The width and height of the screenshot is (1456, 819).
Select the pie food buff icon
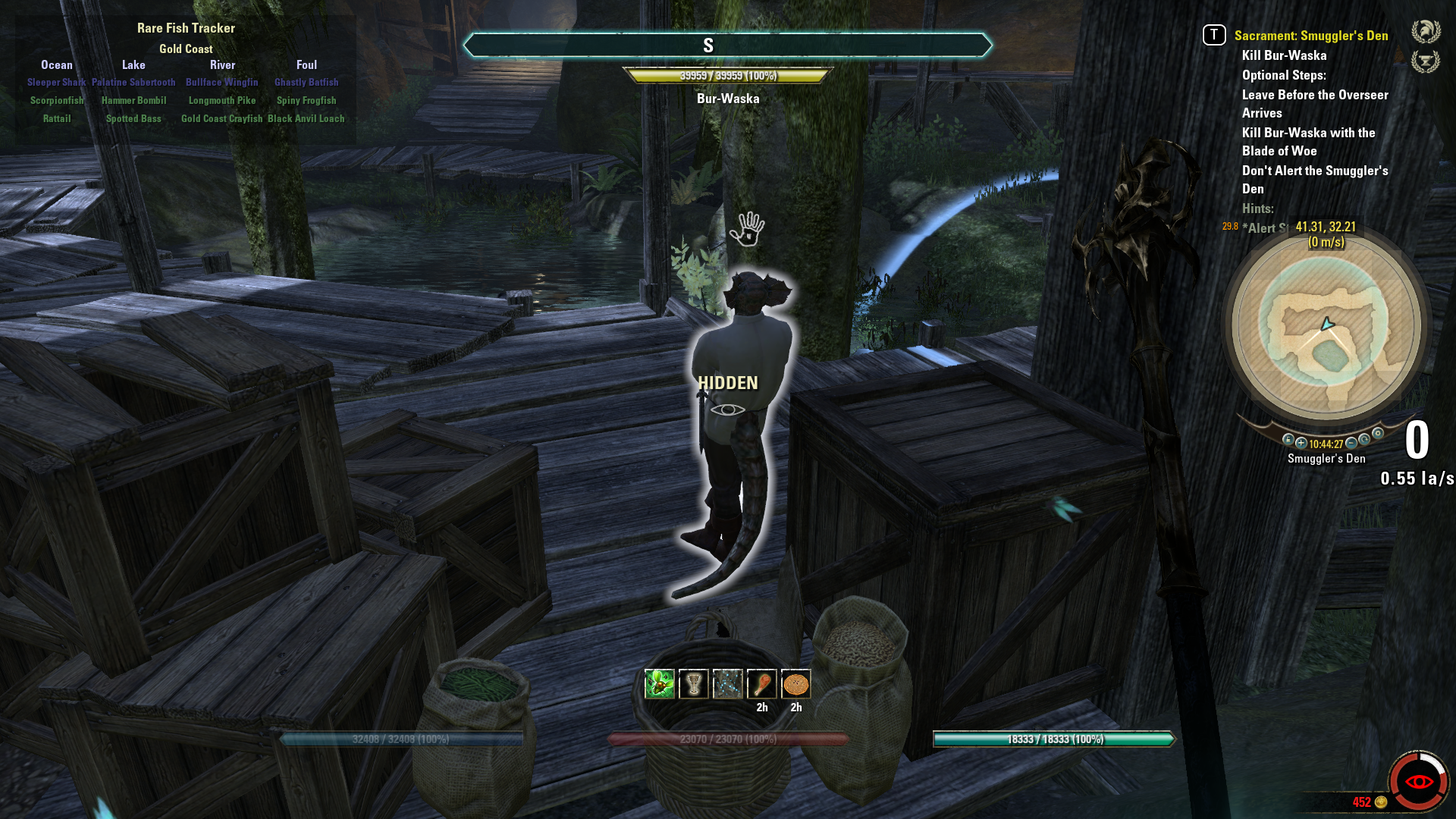pos(796,684)
